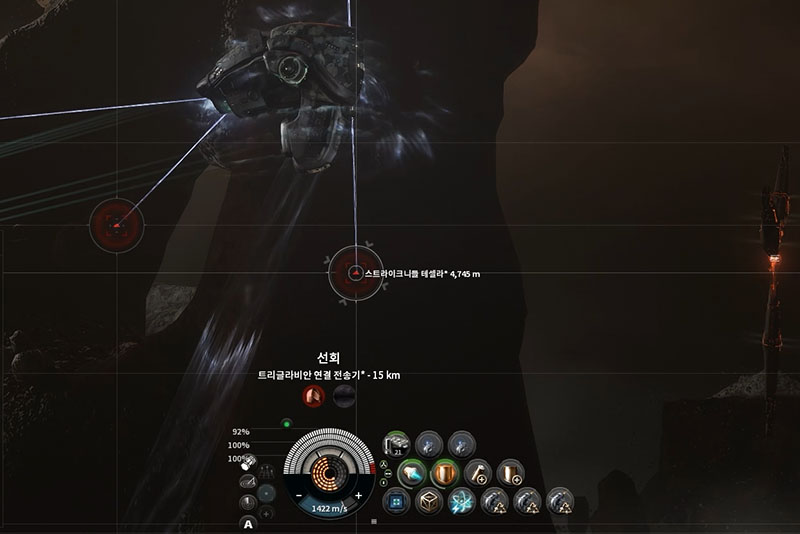Set full speed with the plus button
Screen dimensions: 800x534
(x=358, y=495)
